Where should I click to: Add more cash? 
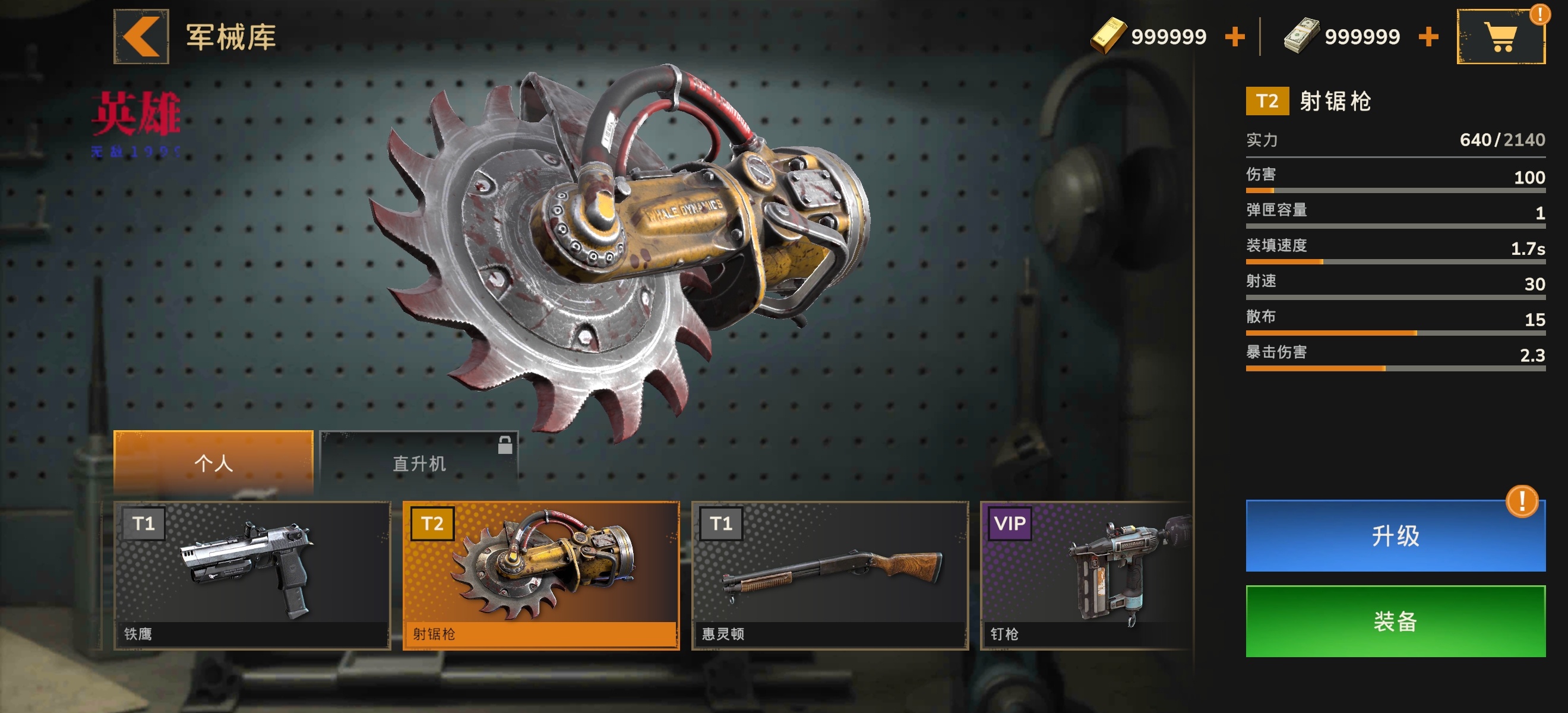1428,36
